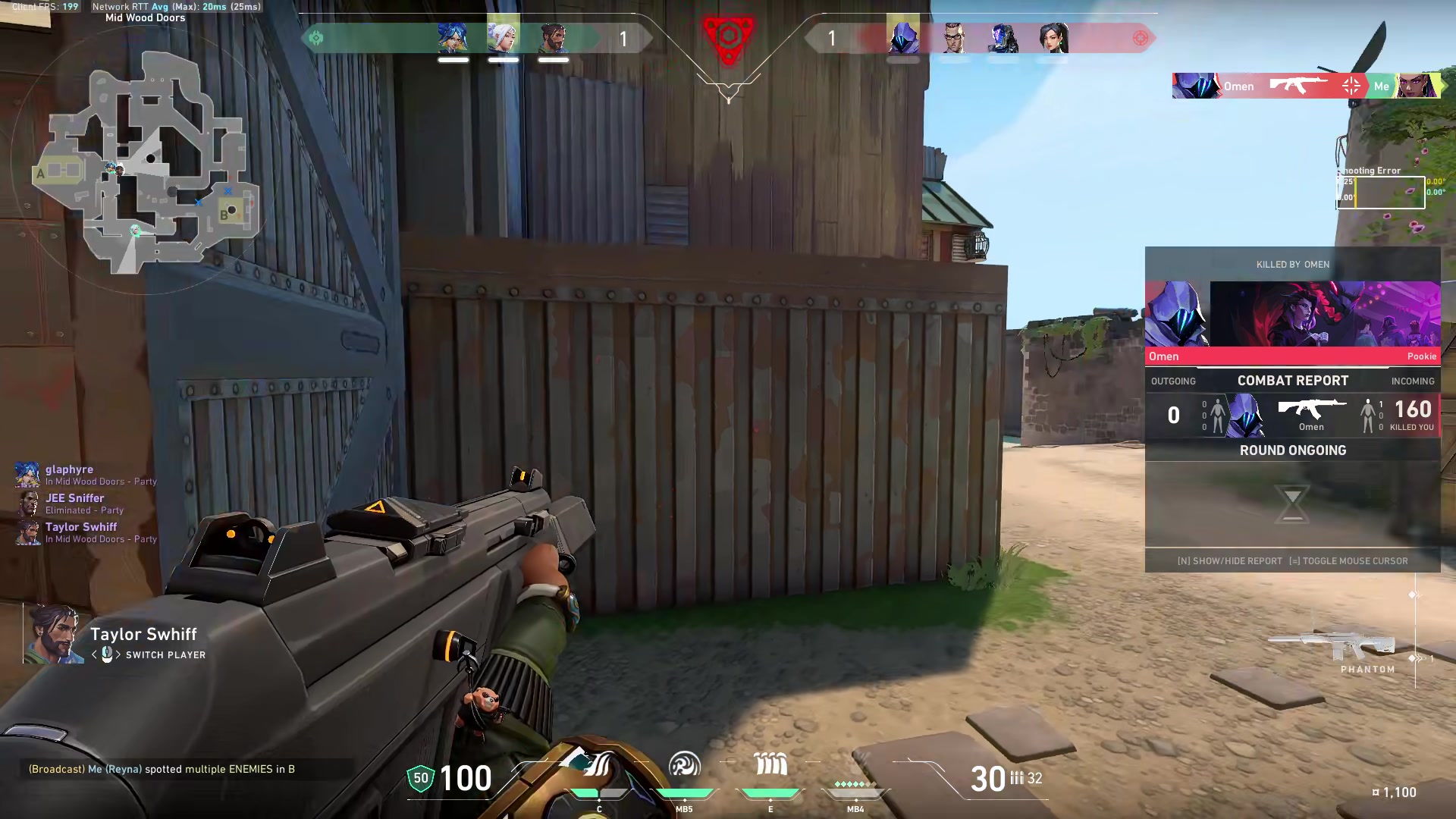The width and height of the screenshot is (1456, 819).
Task: Click the shield icon beside the health counter
Action: tap(419, 777)
